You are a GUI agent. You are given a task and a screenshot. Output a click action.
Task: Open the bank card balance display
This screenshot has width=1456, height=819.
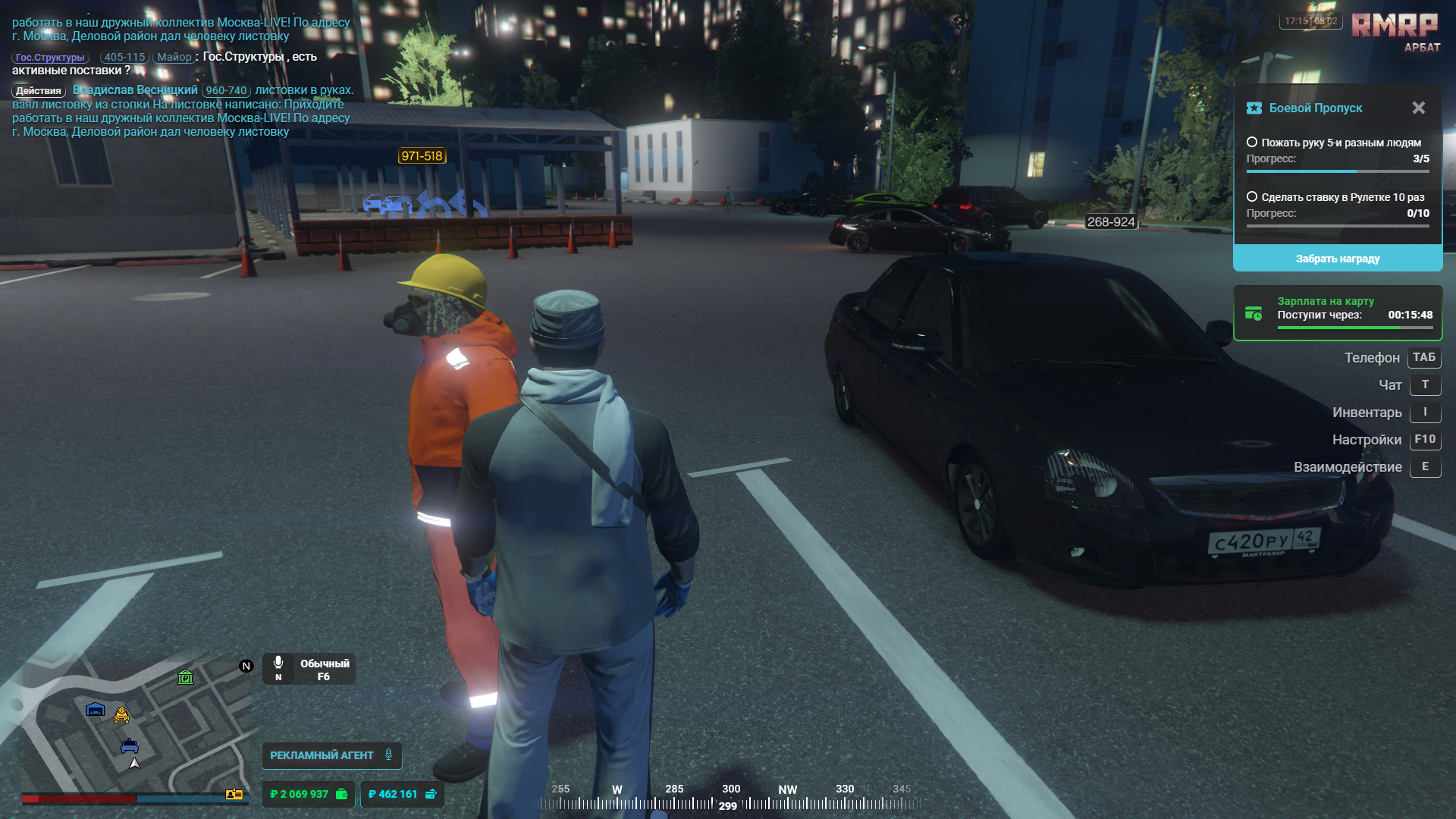tap(402, 794)
